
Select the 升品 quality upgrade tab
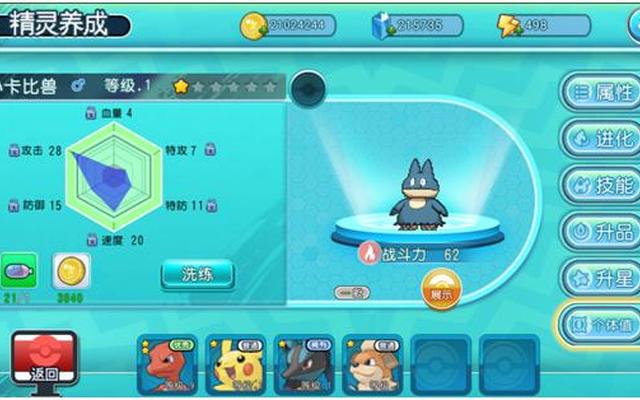pos(601,232)
